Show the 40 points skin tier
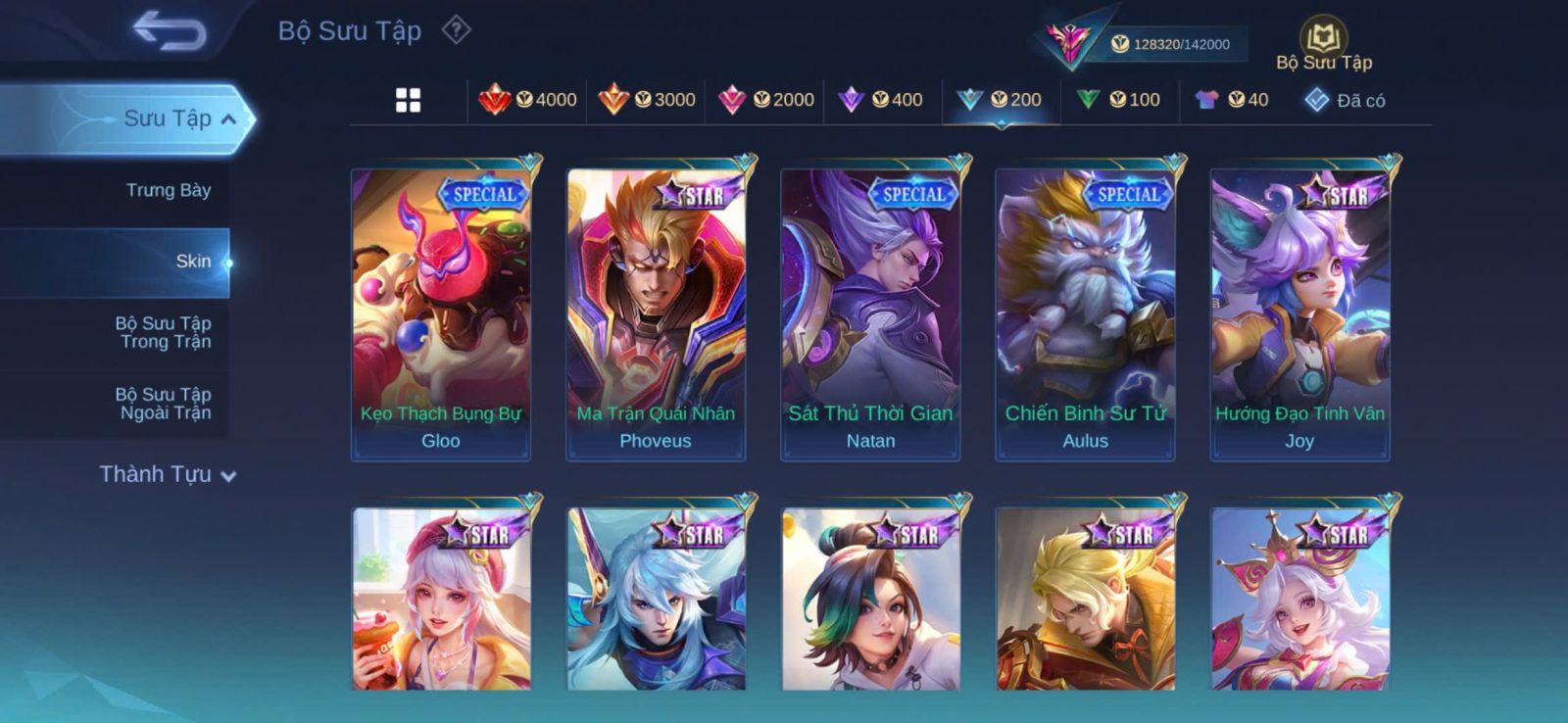The height and width of the screenshot is (723, 1568). (1232, 100)
